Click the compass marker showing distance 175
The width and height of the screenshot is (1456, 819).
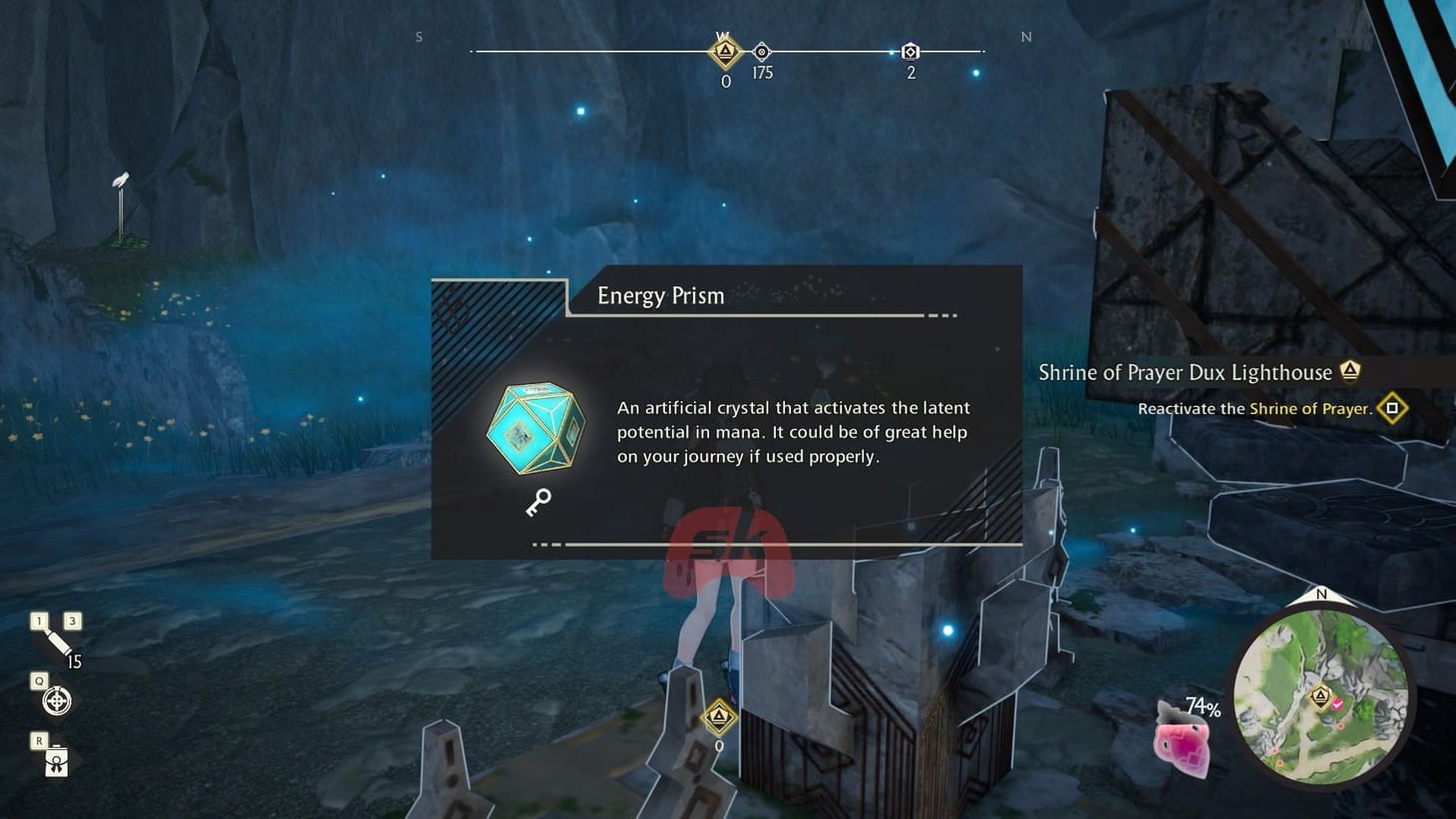tap(762, 51)
